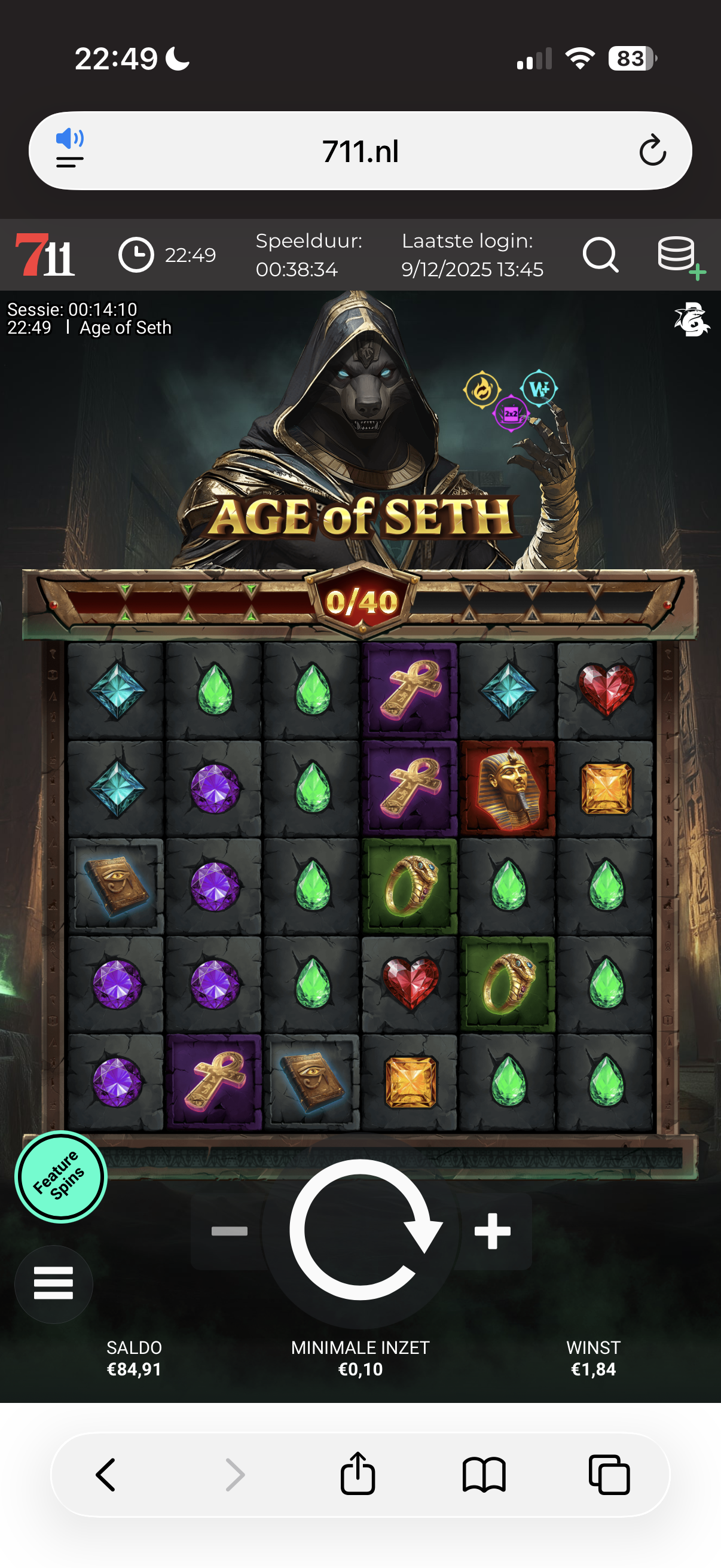The image size is (721, 1568).
Task: Decrease the bet with the minus button
Action: pyautogui.click(x=230, y=1231)
